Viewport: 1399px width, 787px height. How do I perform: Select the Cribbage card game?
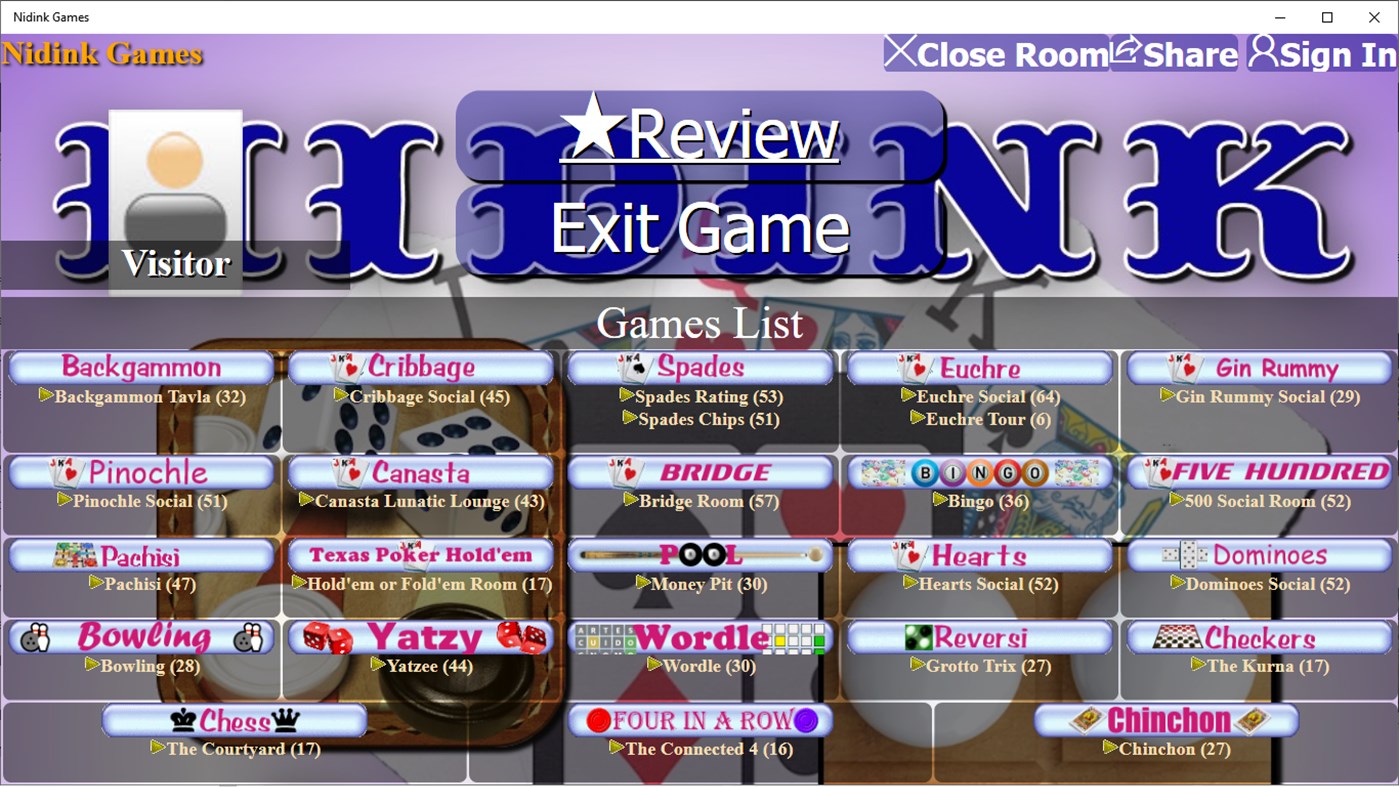(x=420, y=367)
